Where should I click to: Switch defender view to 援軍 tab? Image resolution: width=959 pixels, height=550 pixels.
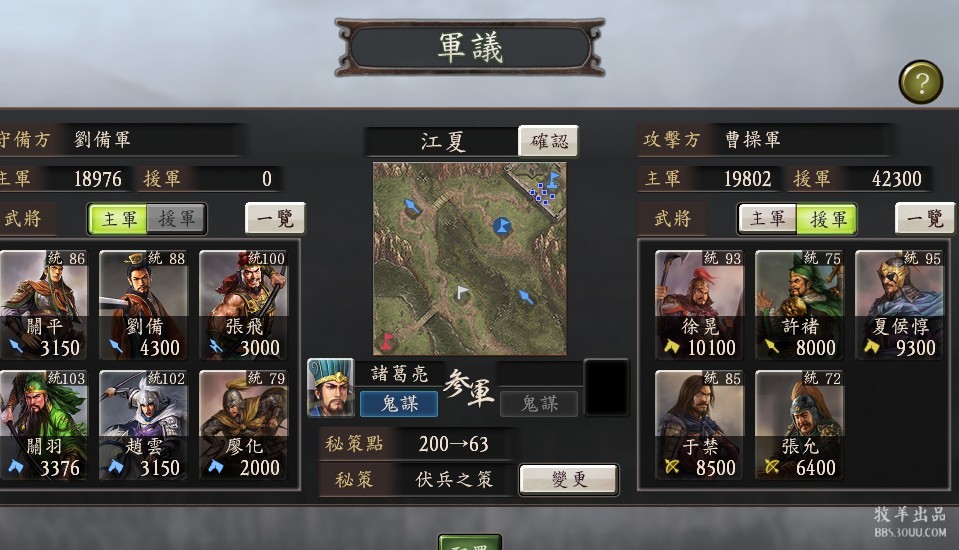click(176, 218)
